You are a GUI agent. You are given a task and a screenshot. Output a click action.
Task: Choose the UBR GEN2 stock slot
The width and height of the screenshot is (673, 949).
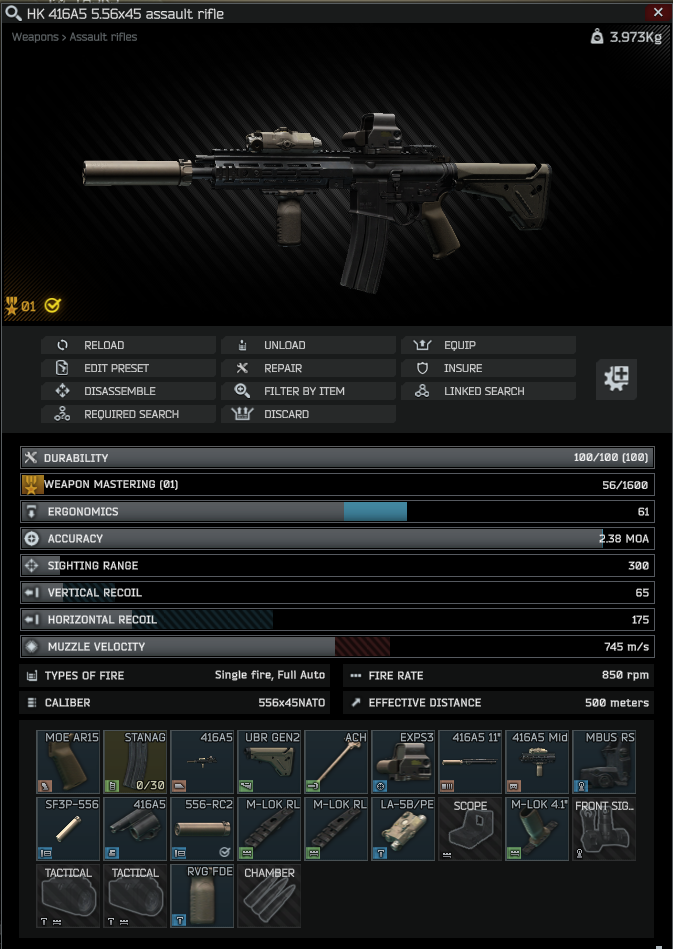coord(269,762)
